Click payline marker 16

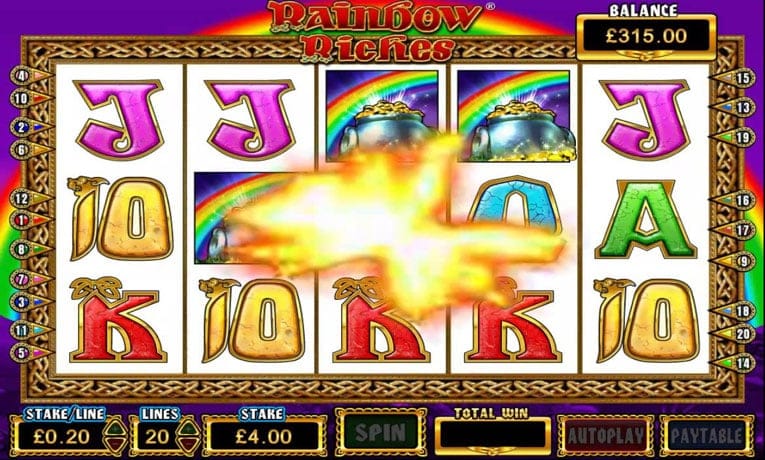pos(743,201)
